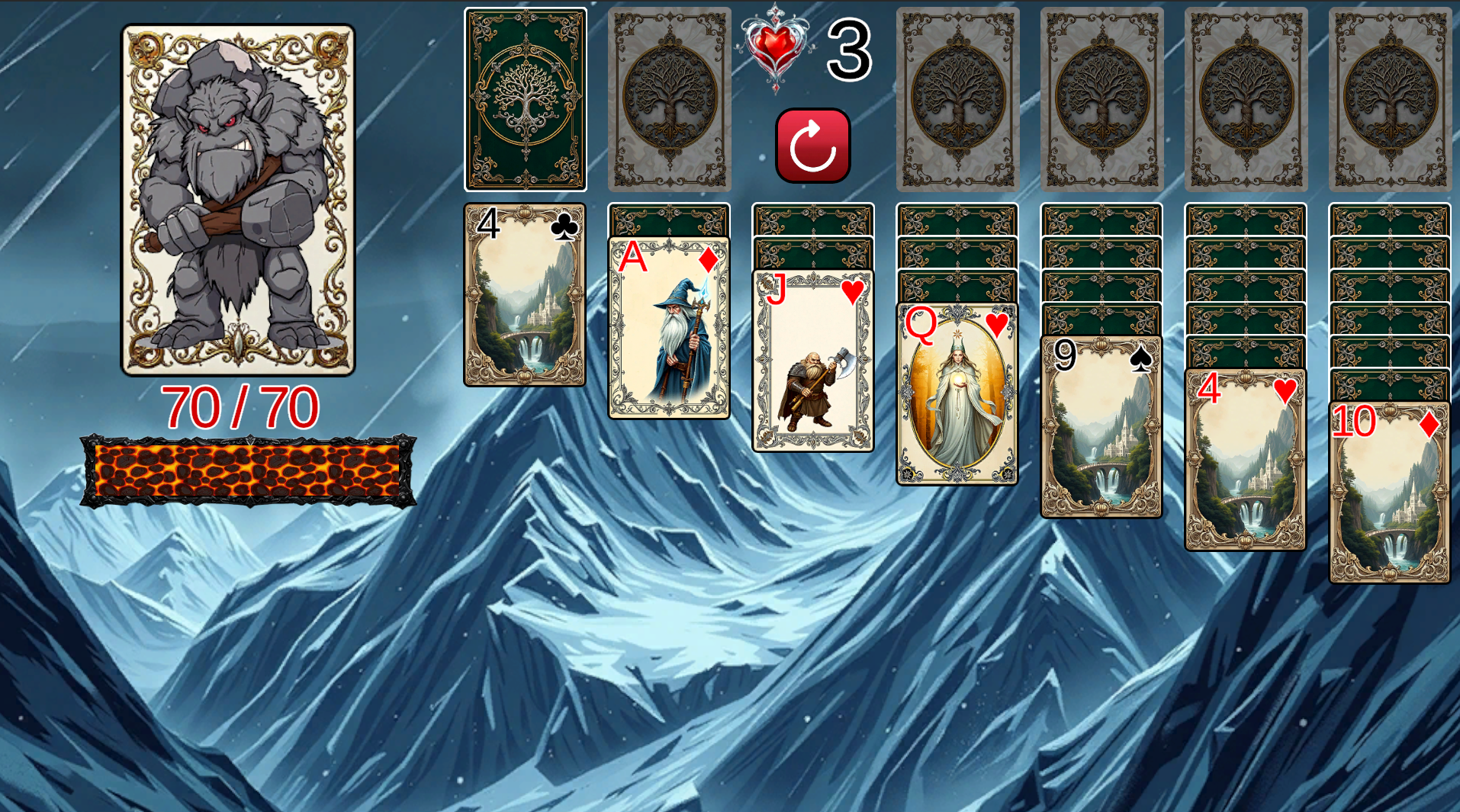Click the 4 of Hearts card
Image resolution: width=1460 pixels, height=812 pixels.
tap(1244, 457)
